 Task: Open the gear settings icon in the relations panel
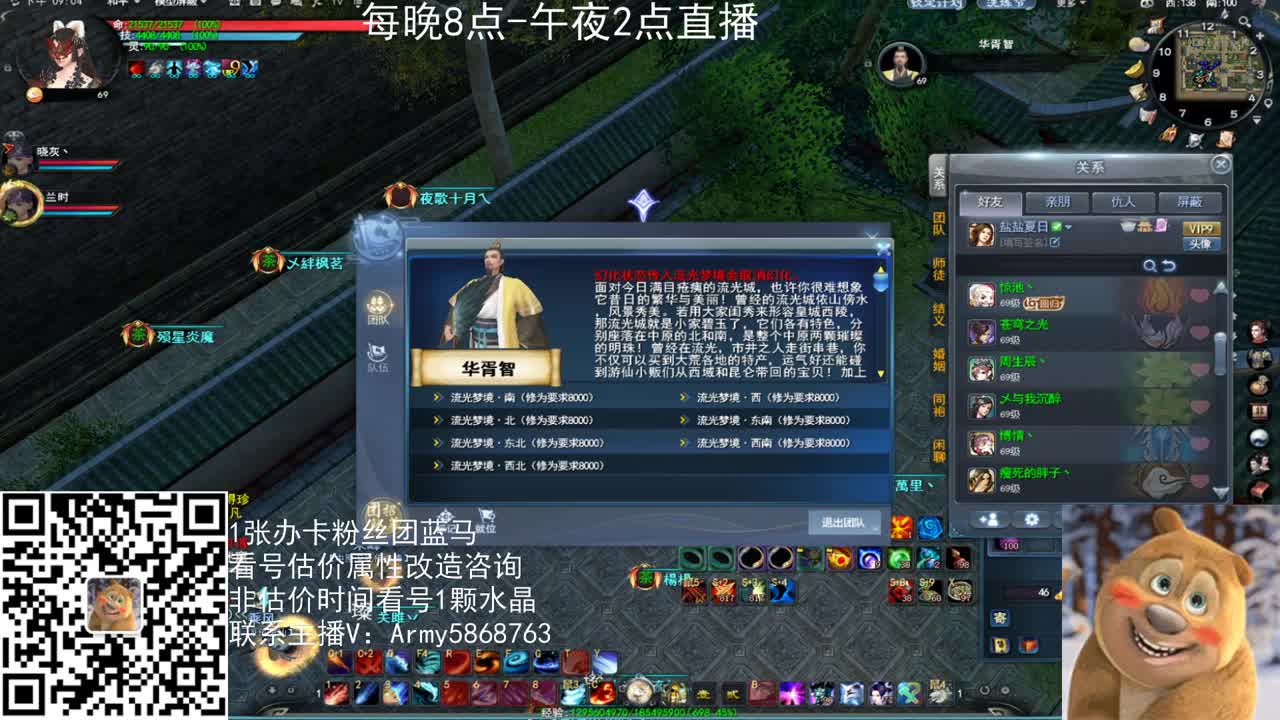pyautogui.click(x=1032, y=518)
